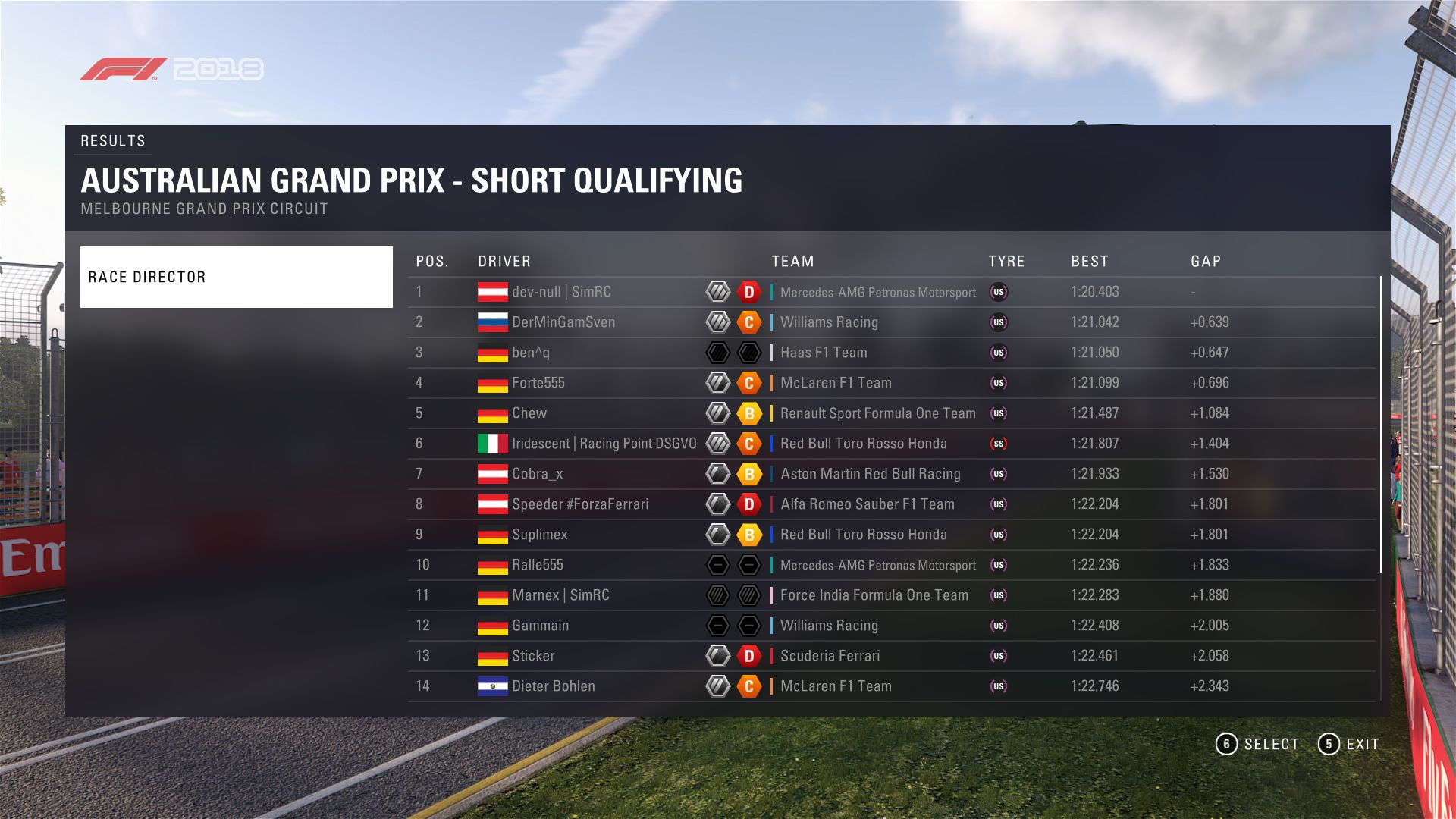Select the Race Director menu entry
The width and height of the screenshot is (1456, 819).
(236, 277)
